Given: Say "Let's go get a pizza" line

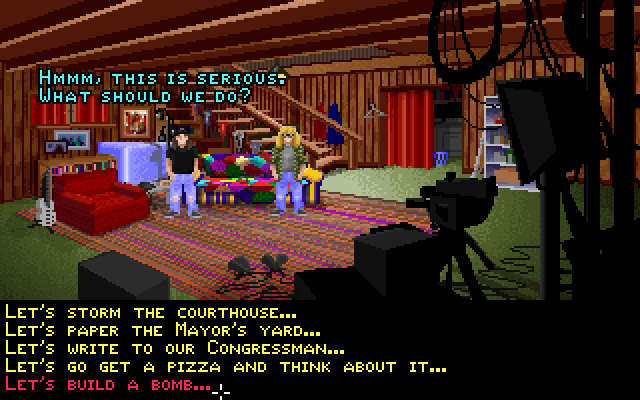Looking at the screenshot, I should (x=225, y=367).
